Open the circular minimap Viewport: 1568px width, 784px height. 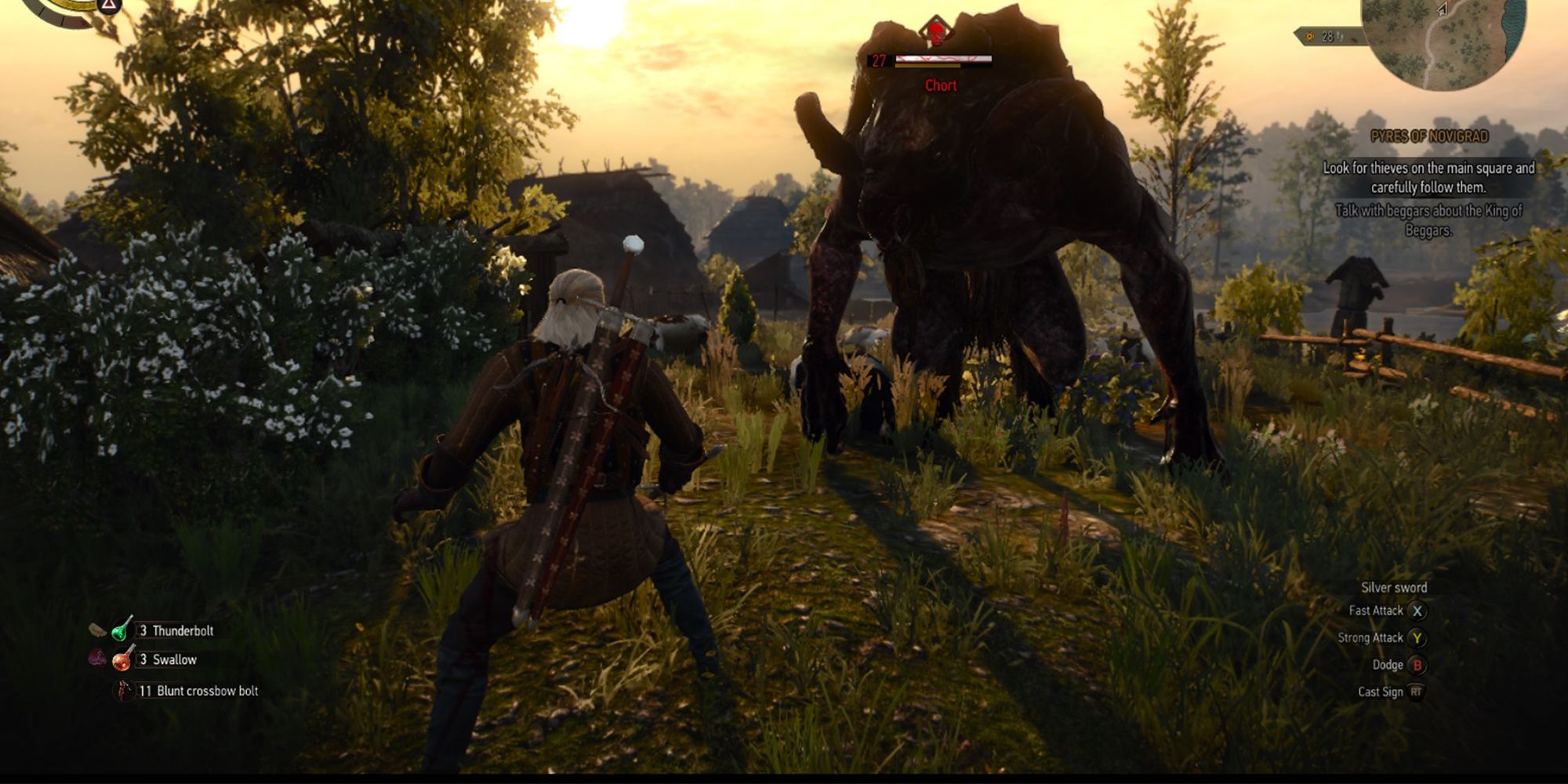(x=1444, y=39)
